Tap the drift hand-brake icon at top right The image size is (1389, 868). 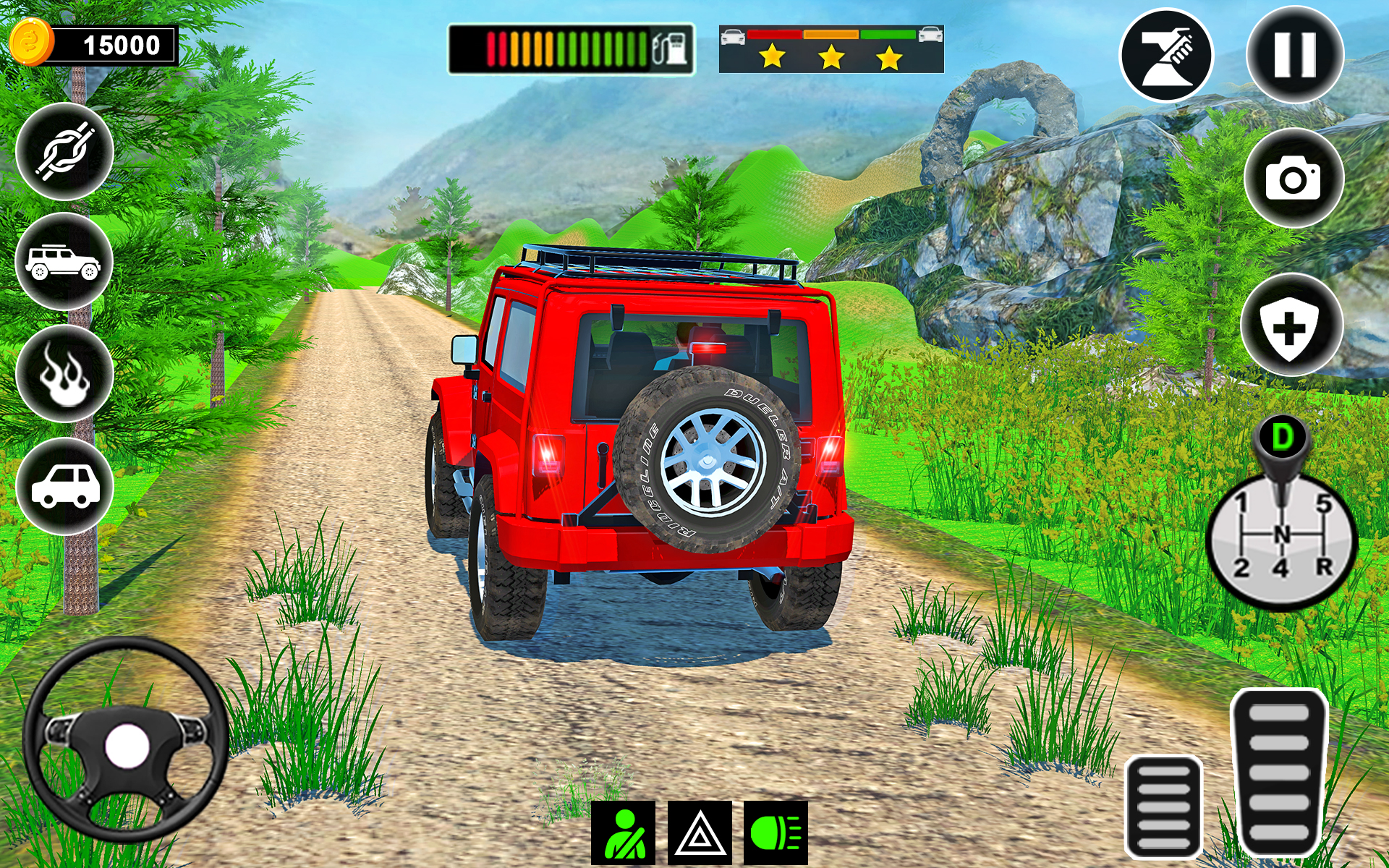pos(1165,54)
